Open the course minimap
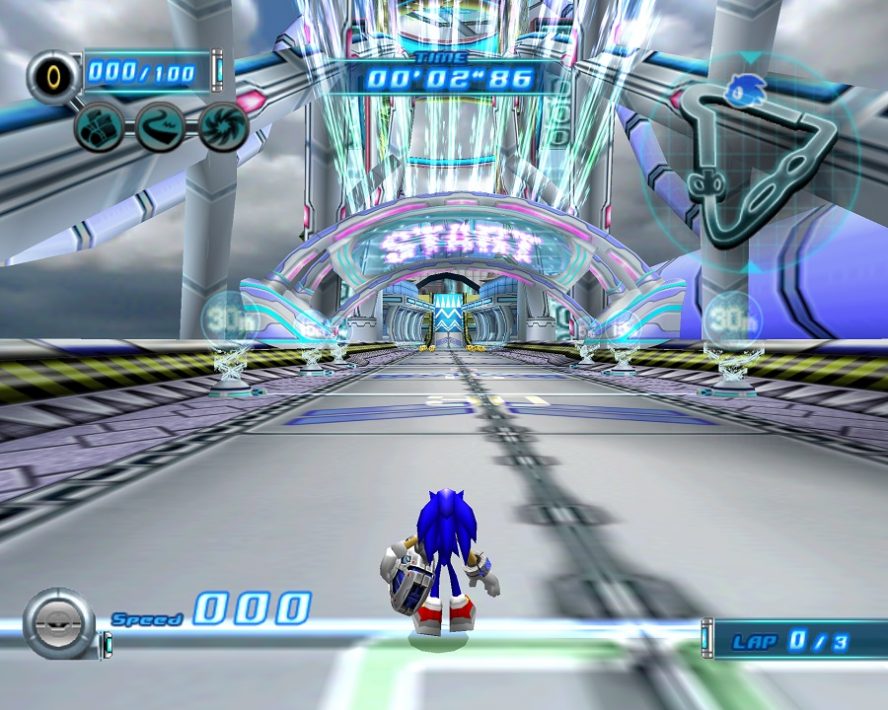The image size is (888, 710). [x=752, y=155]
